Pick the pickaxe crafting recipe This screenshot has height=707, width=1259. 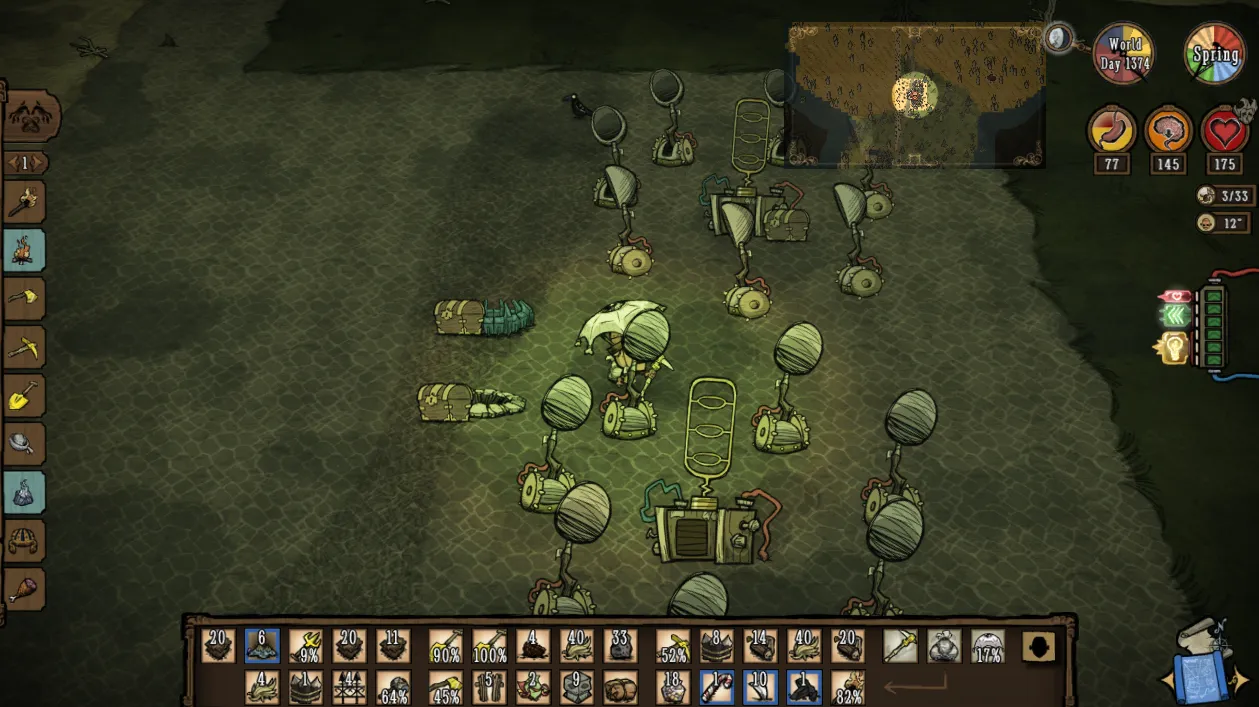24,346
